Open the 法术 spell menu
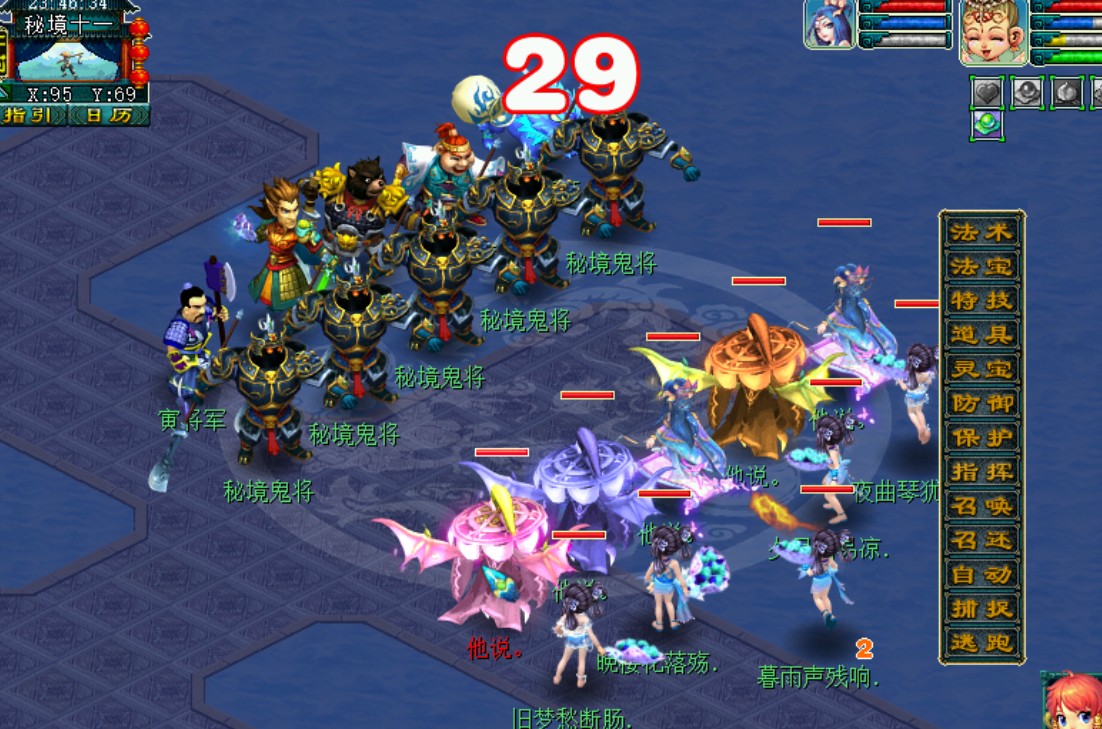Screen dimensions: 1102x729 pyautogui.click(x=981, y=232)
